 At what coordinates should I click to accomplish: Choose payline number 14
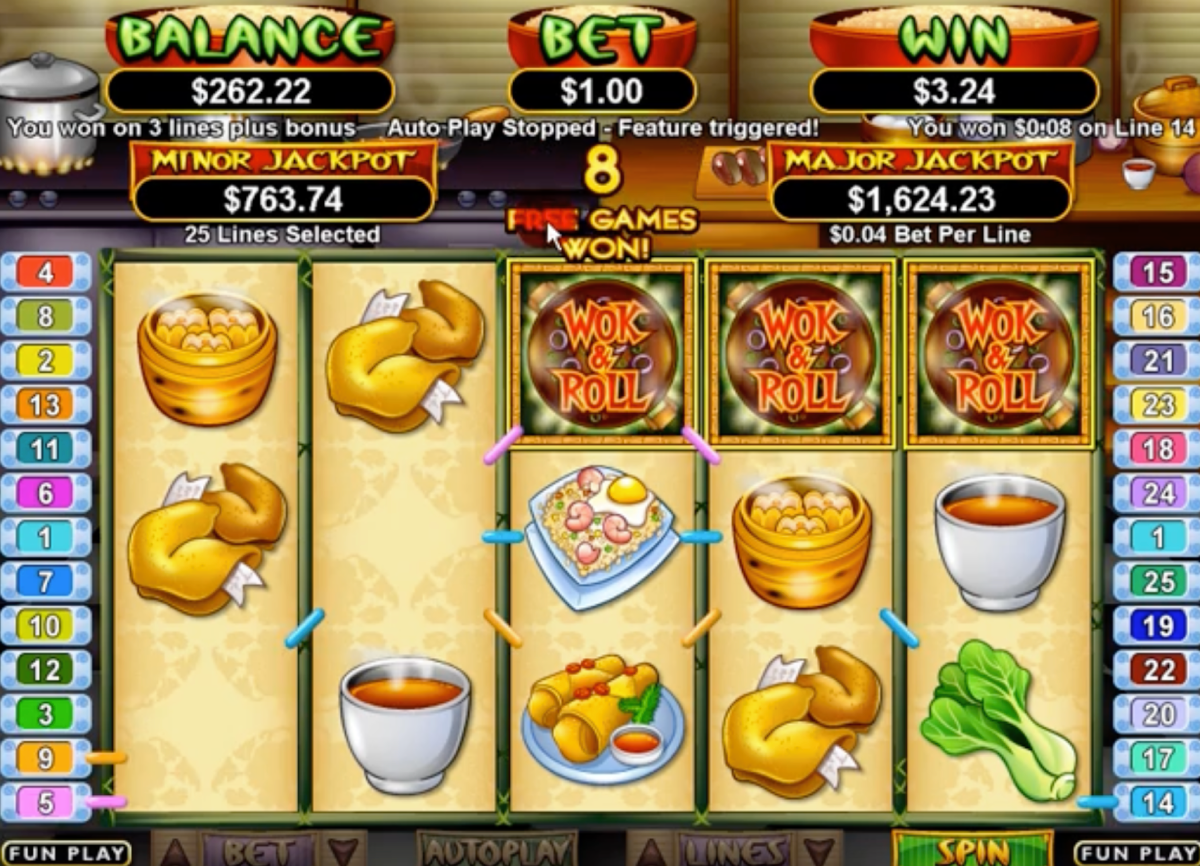tap(1157, 802)
